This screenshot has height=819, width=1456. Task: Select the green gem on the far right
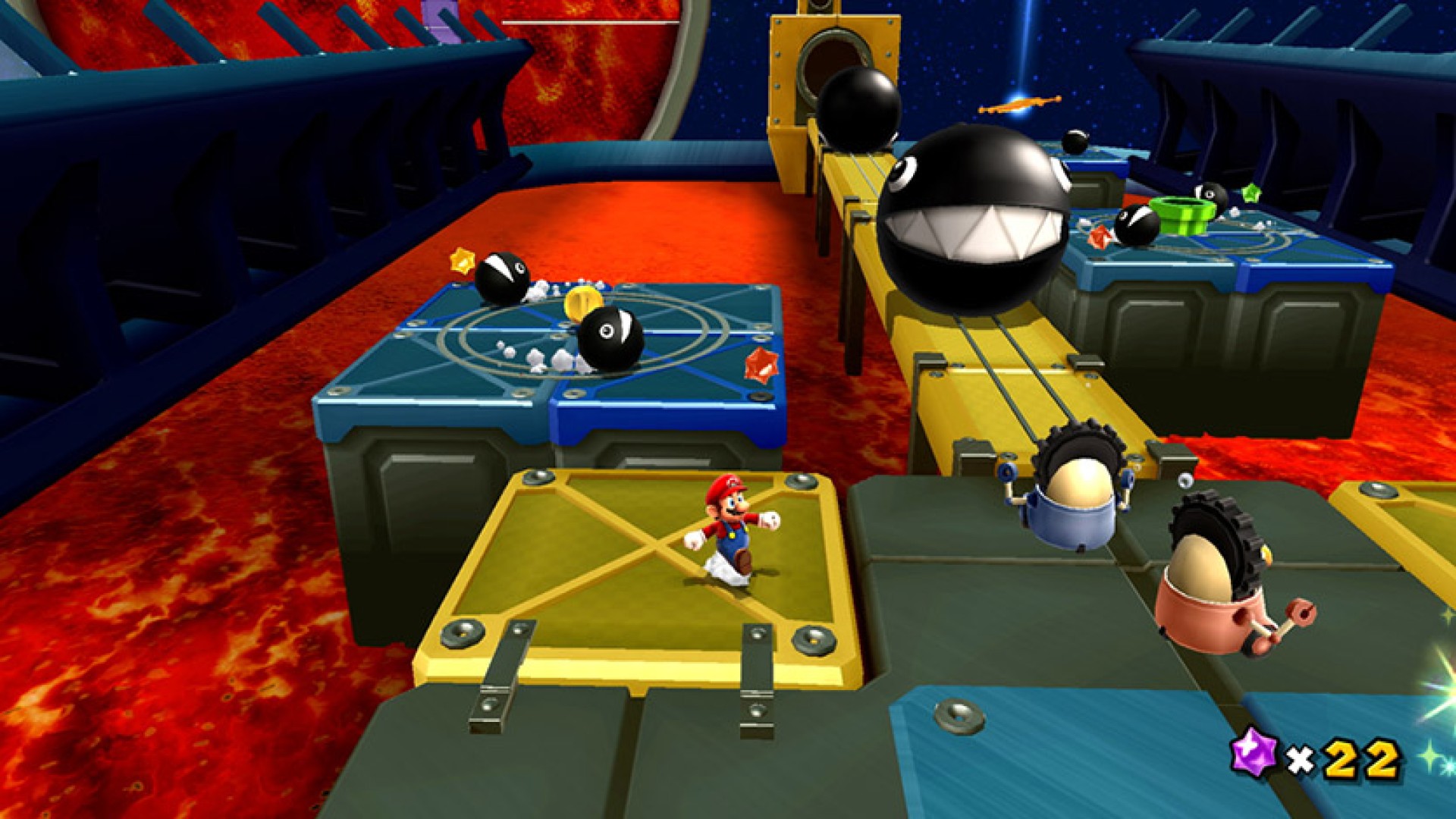click(x=1250, y=192)
